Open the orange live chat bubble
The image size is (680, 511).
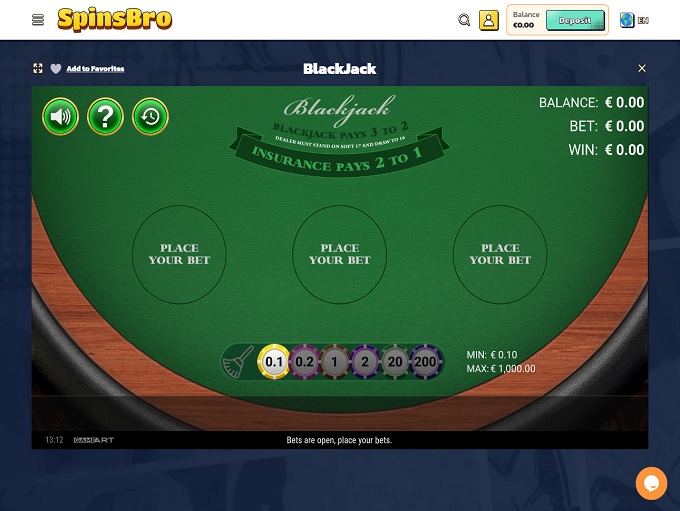[651, 483]
